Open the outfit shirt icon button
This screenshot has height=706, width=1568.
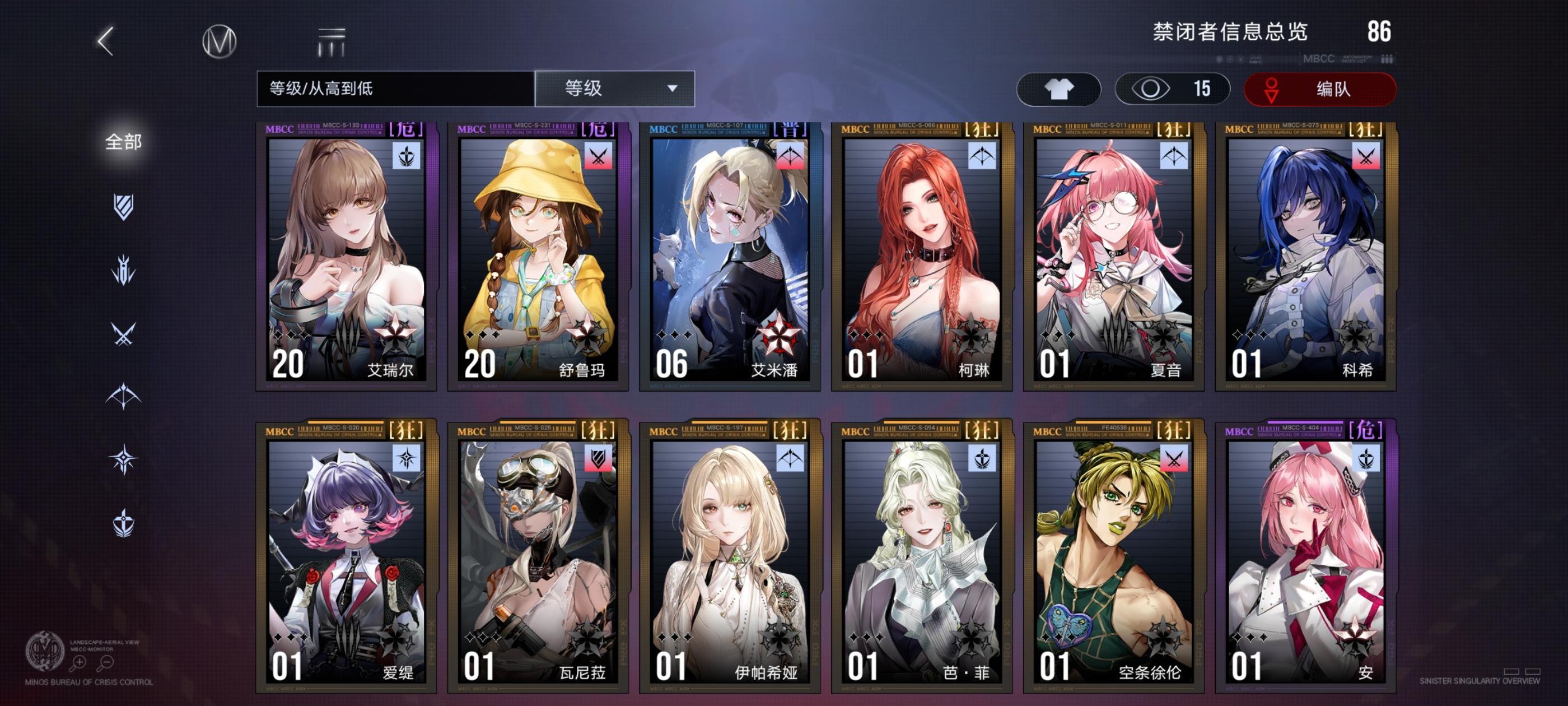1059,89
